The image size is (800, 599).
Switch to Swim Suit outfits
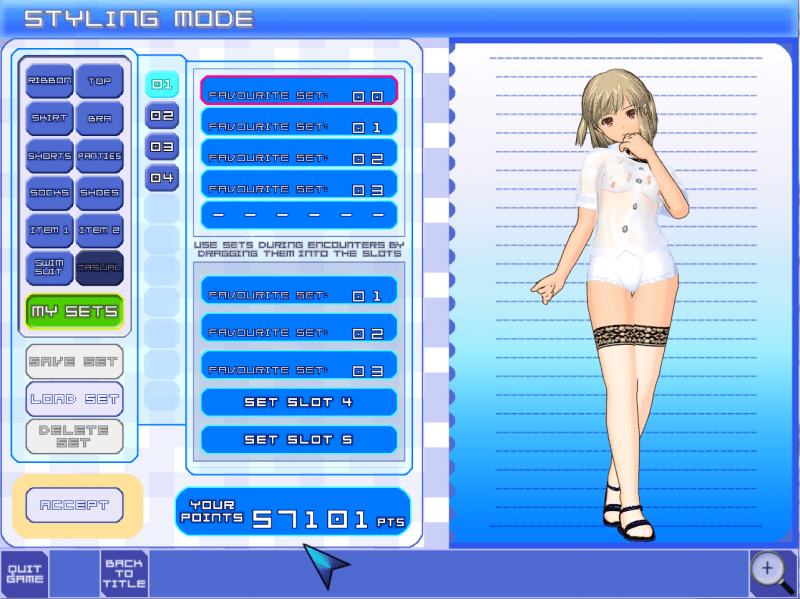coord(49,267)
